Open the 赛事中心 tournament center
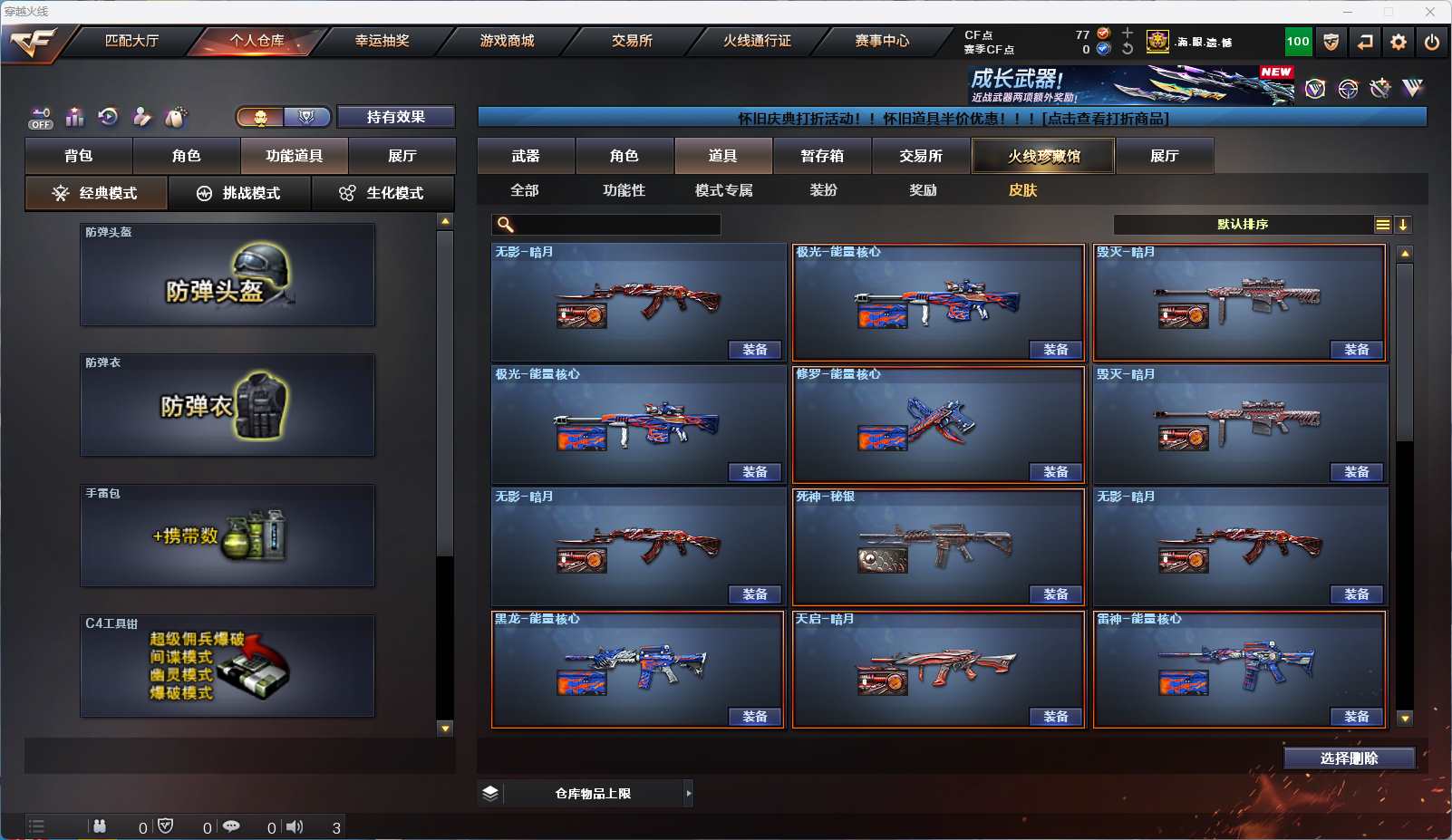Viewport: 1452px width, 840px height. [882, 41]
